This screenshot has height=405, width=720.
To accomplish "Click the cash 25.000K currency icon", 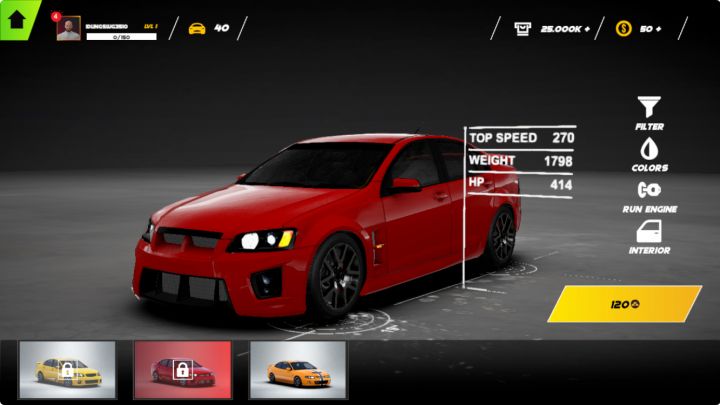I will point(523,28).
